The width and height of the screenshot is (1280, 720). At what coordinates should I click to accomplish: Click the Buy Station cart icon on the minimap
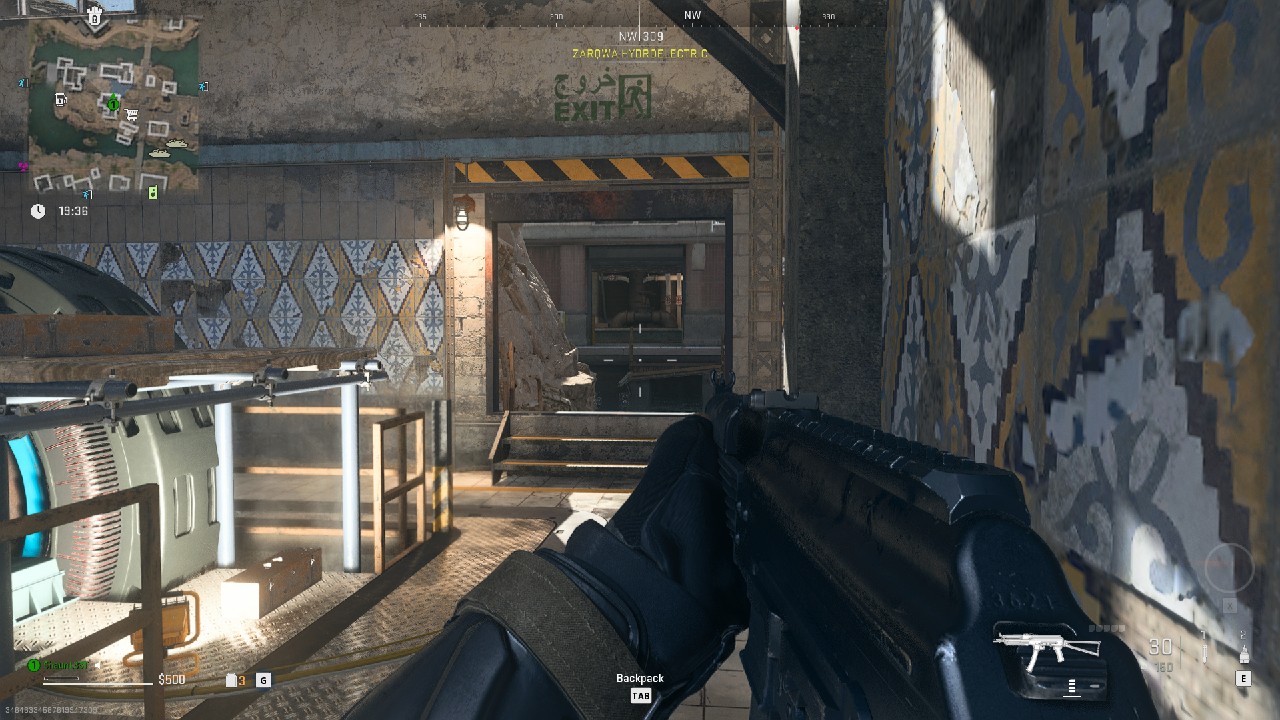tap(131, 115)
